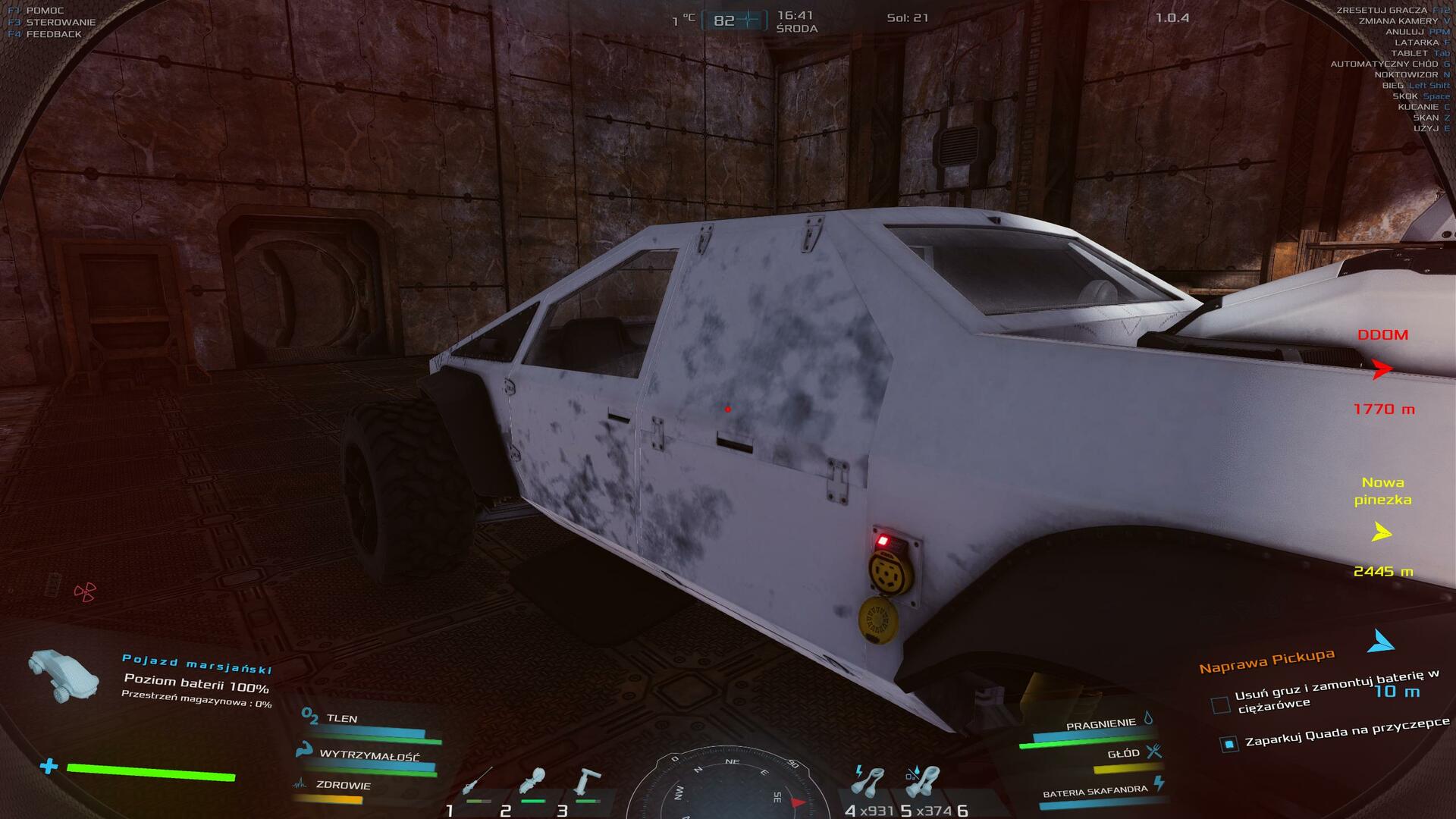Click the 'Zaparkuj Quada' objective checkbox
Image resolution: width=1456 pixels, height=819 pixels.
[x=1229, y=744]
